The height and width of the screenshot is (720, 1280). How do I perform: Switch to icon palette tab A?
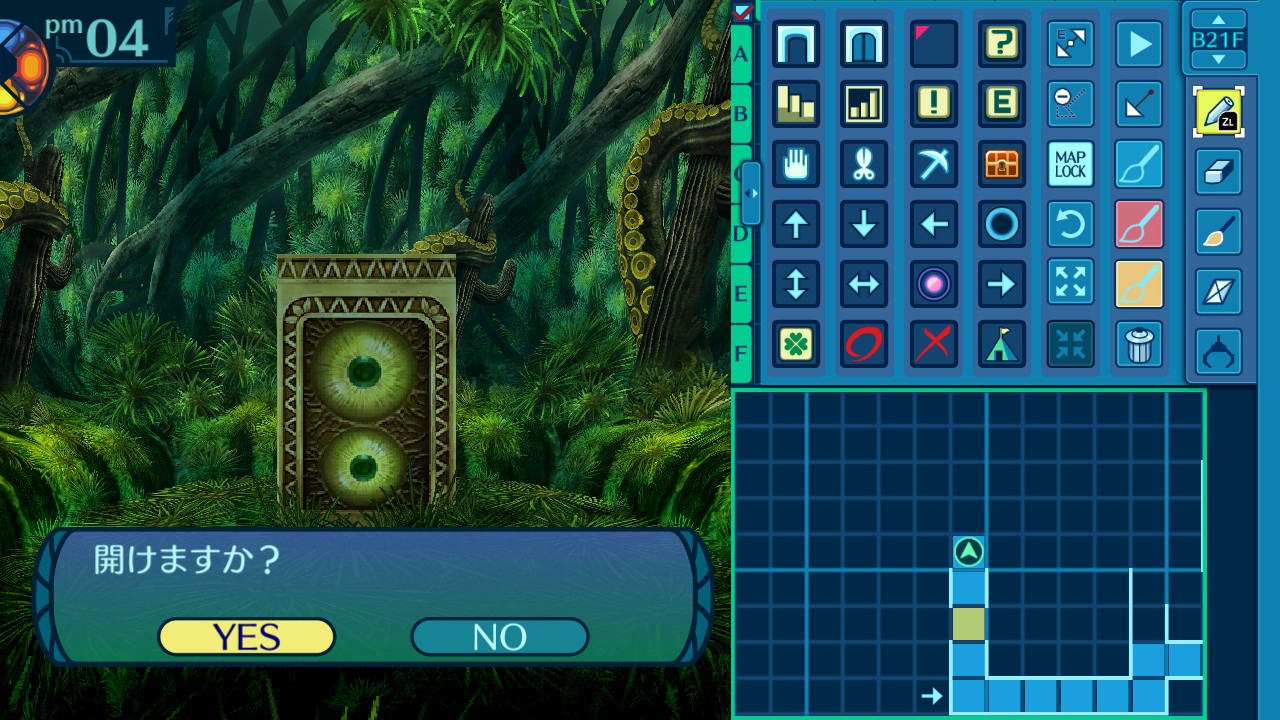click(741, 54)
